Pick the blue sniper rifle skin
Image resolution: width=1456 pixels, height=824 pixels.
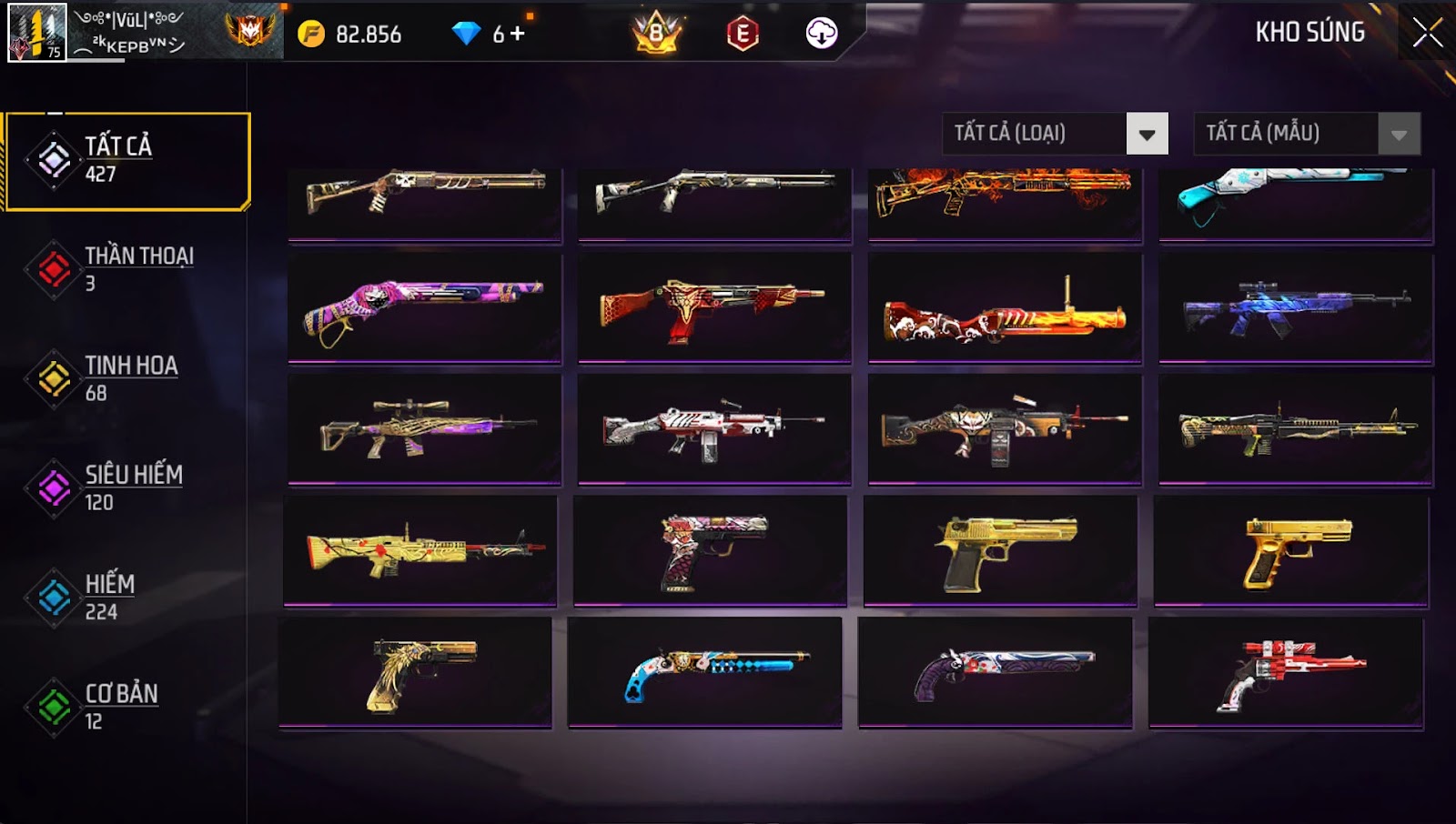pos(1296,309)
